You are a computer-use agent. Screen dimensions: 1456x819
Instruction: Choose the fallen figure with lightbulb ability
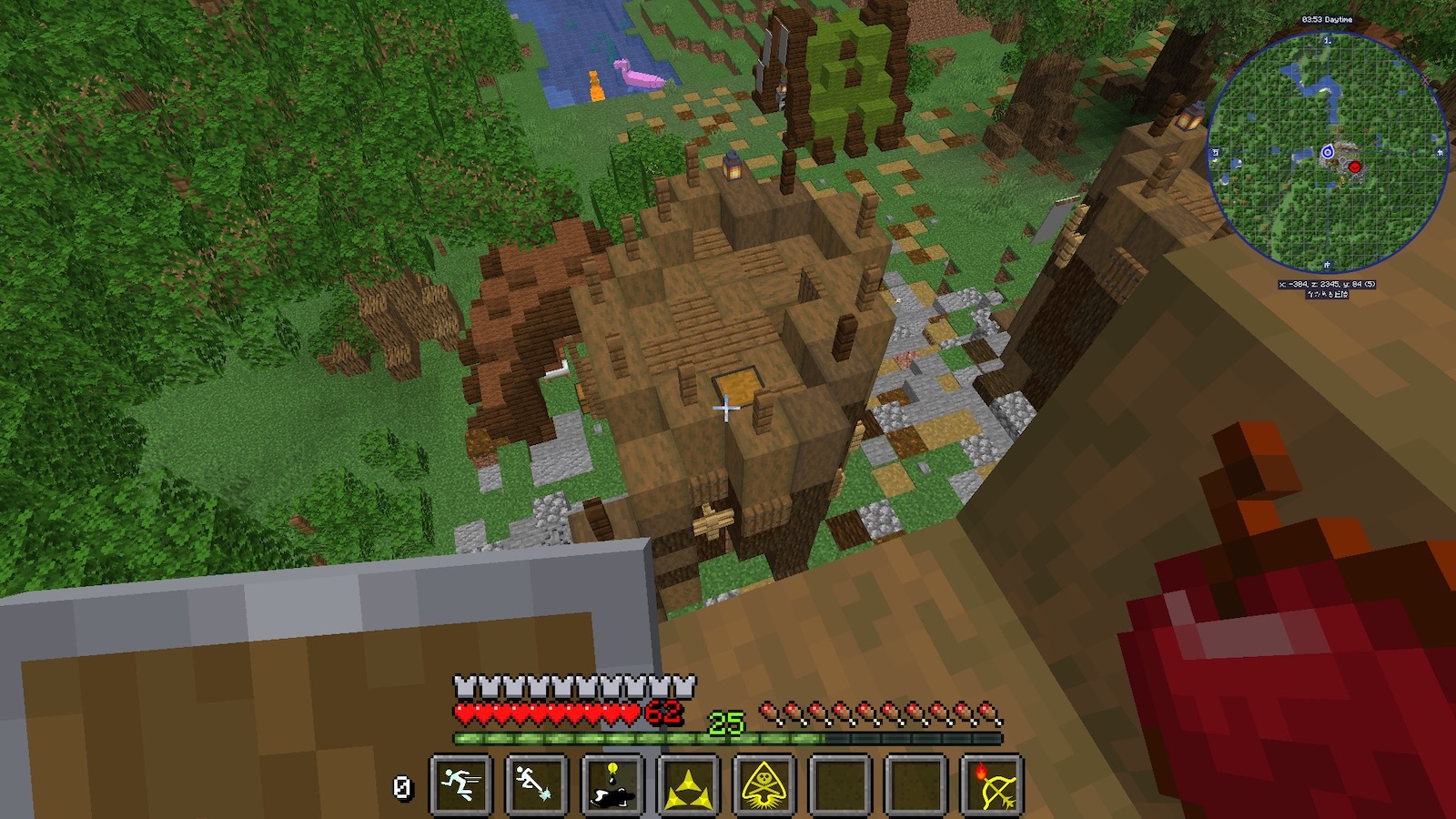point(612,784)
